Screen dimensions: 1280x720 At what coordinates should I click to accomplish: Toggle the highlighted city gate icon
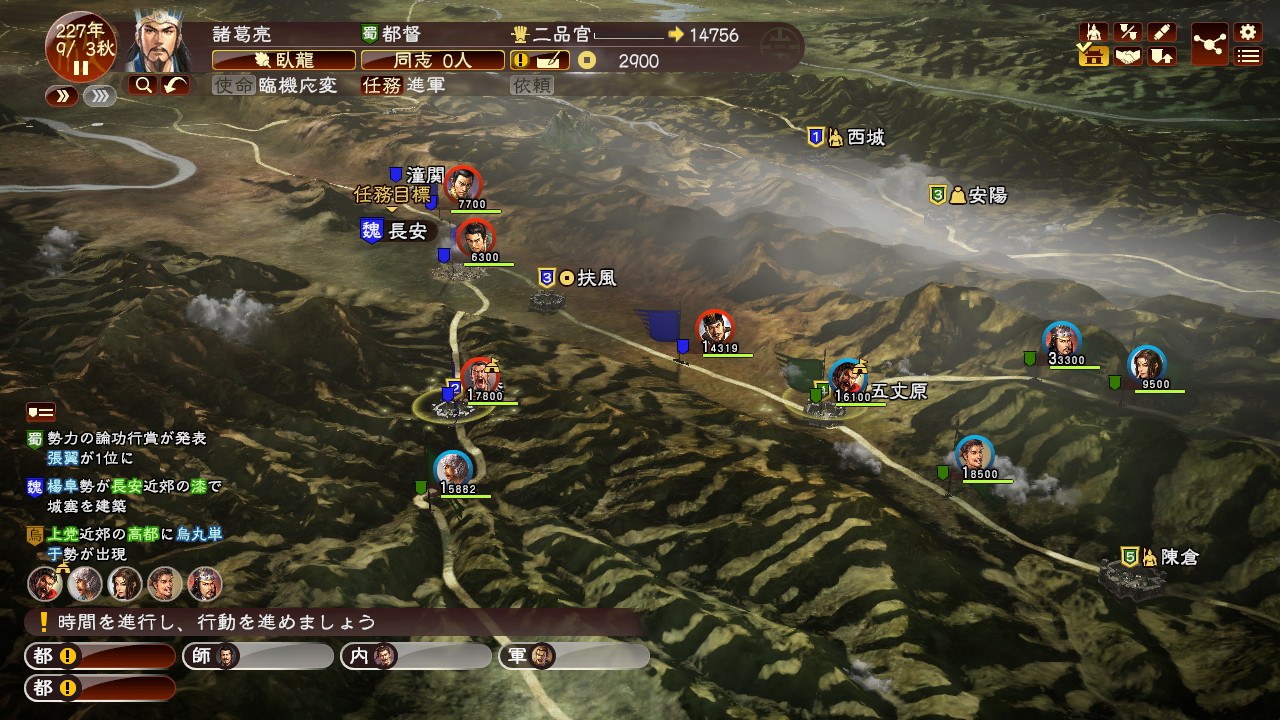1094,56
